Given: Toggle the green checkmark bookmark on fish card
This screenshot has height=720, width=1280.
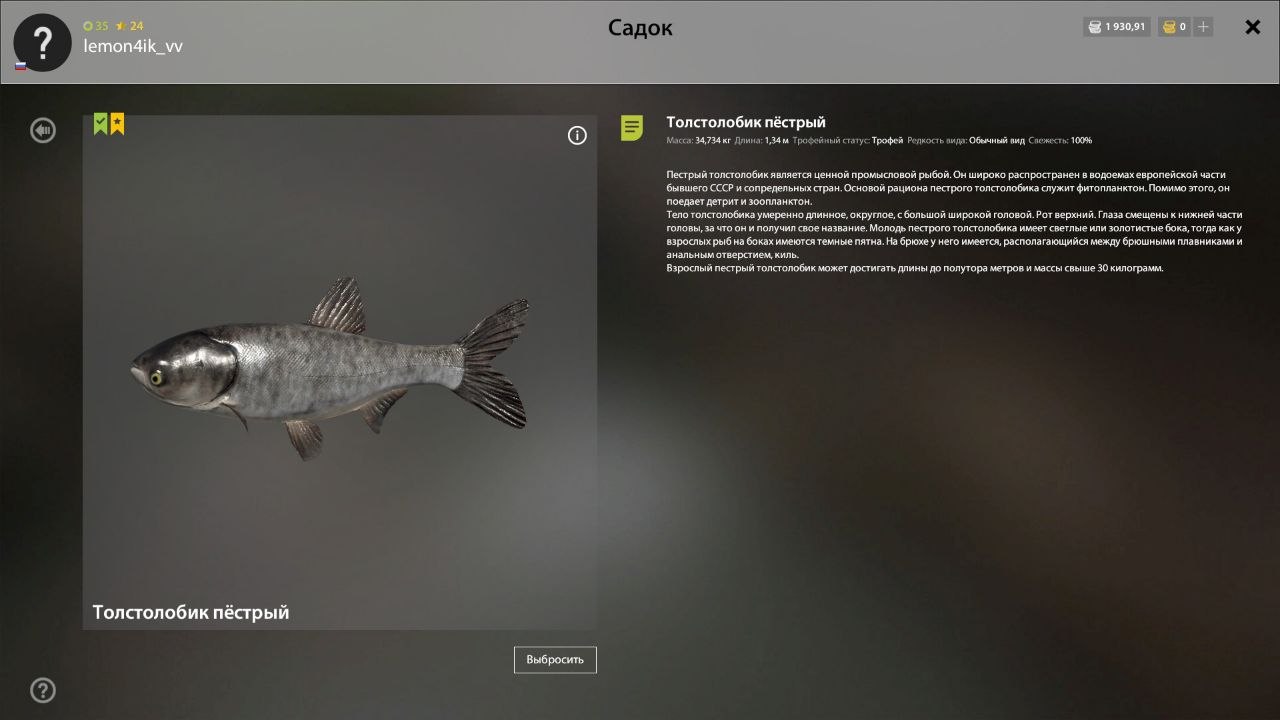Looking at the screenshot, I should 100,122.
